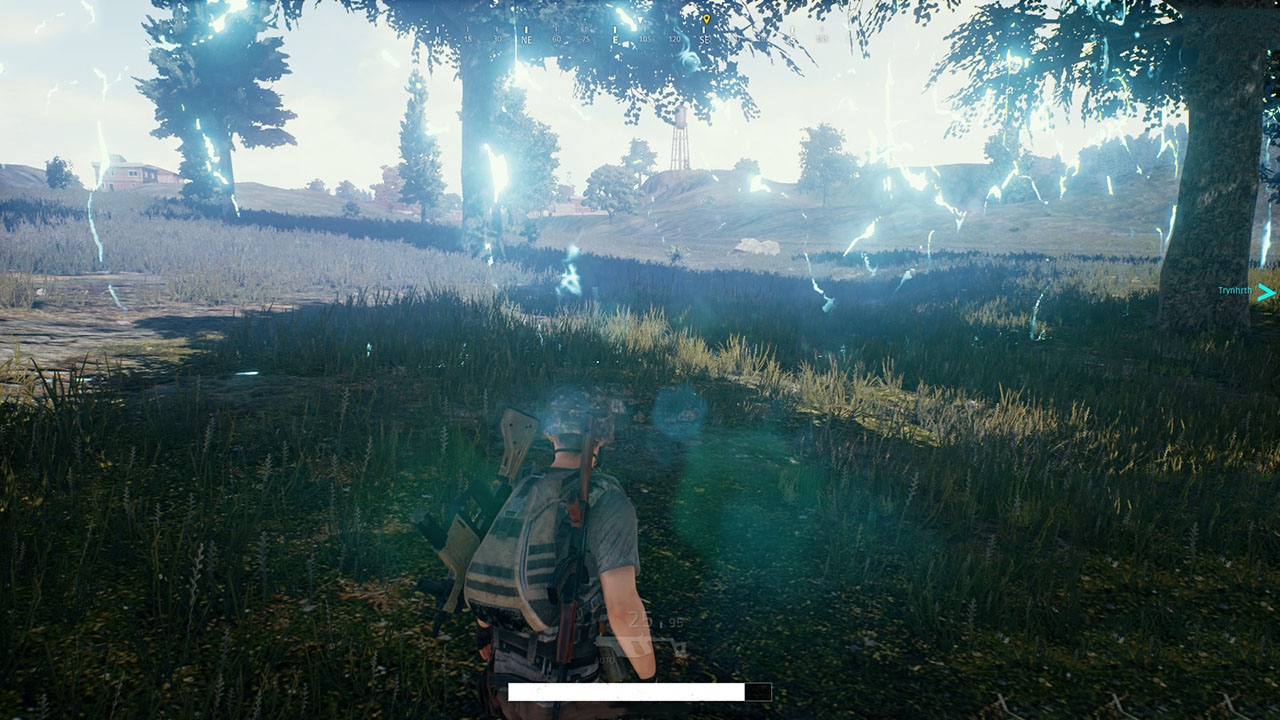Image resolution: width=1280 pixels, height=720 pixels.
Task: Click the darkened end segment of the health bar
Action: (x=758, y=692)
